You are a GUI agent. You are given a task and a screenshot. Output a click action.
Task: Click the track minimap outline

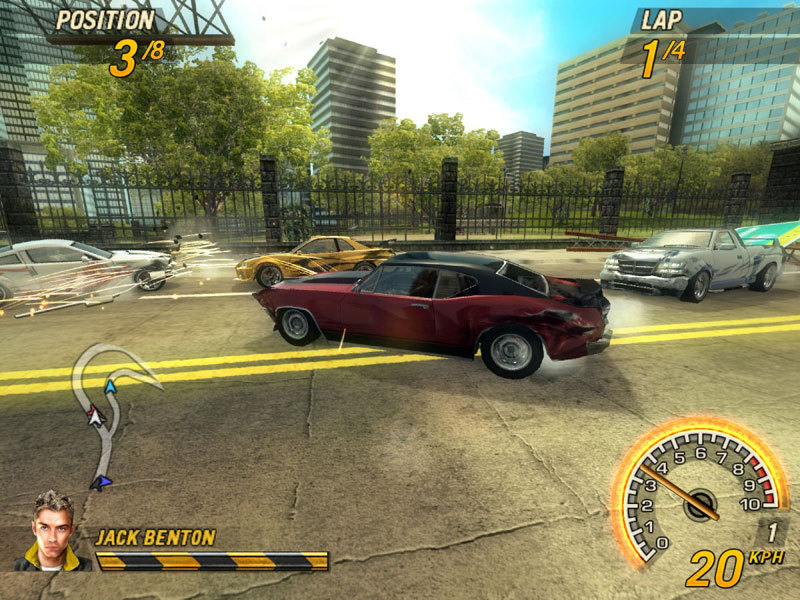[x=111, y=408]
